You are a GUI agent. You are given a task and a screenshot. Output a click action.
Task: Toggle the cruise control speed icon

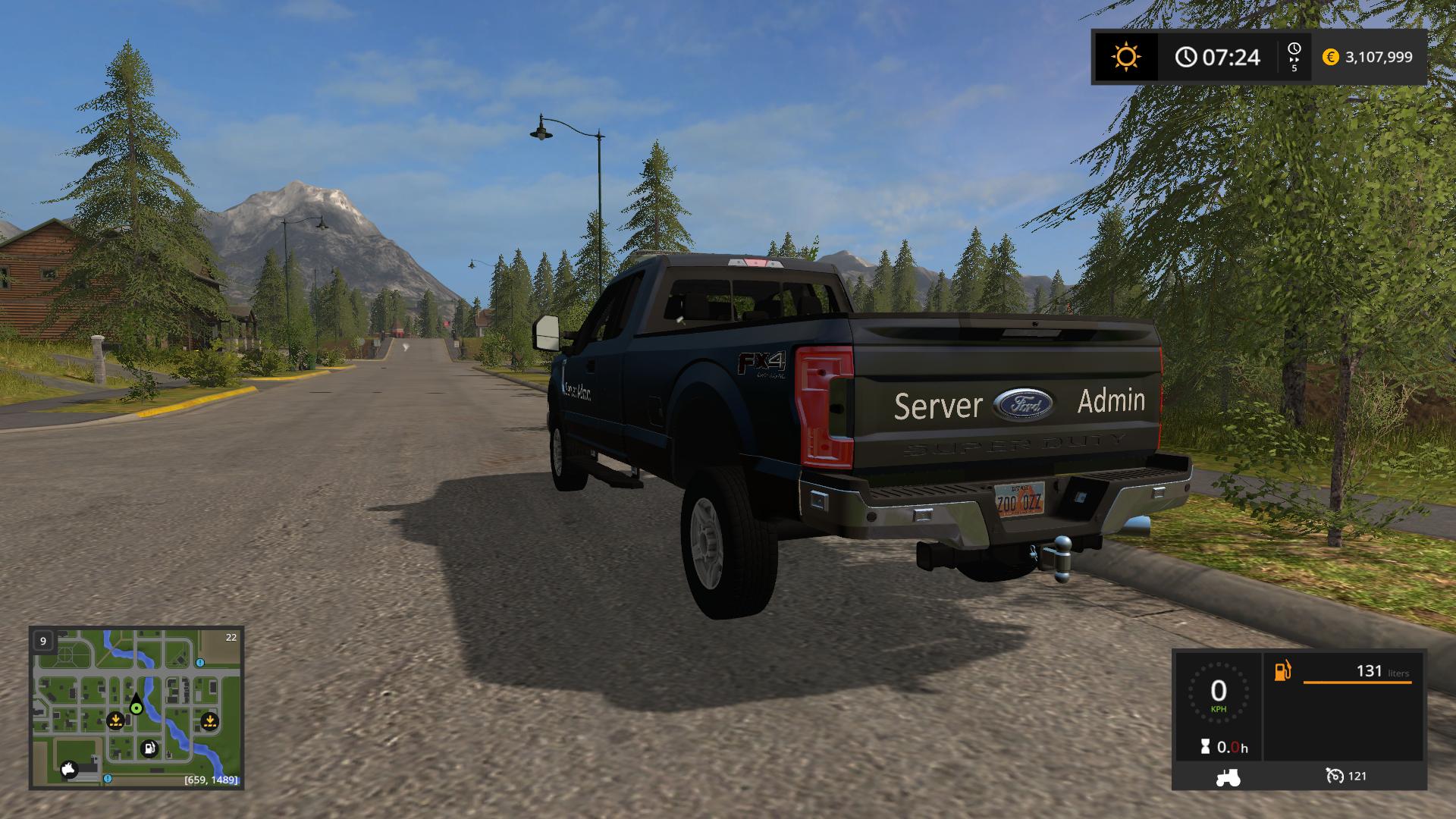[1335, 776]
